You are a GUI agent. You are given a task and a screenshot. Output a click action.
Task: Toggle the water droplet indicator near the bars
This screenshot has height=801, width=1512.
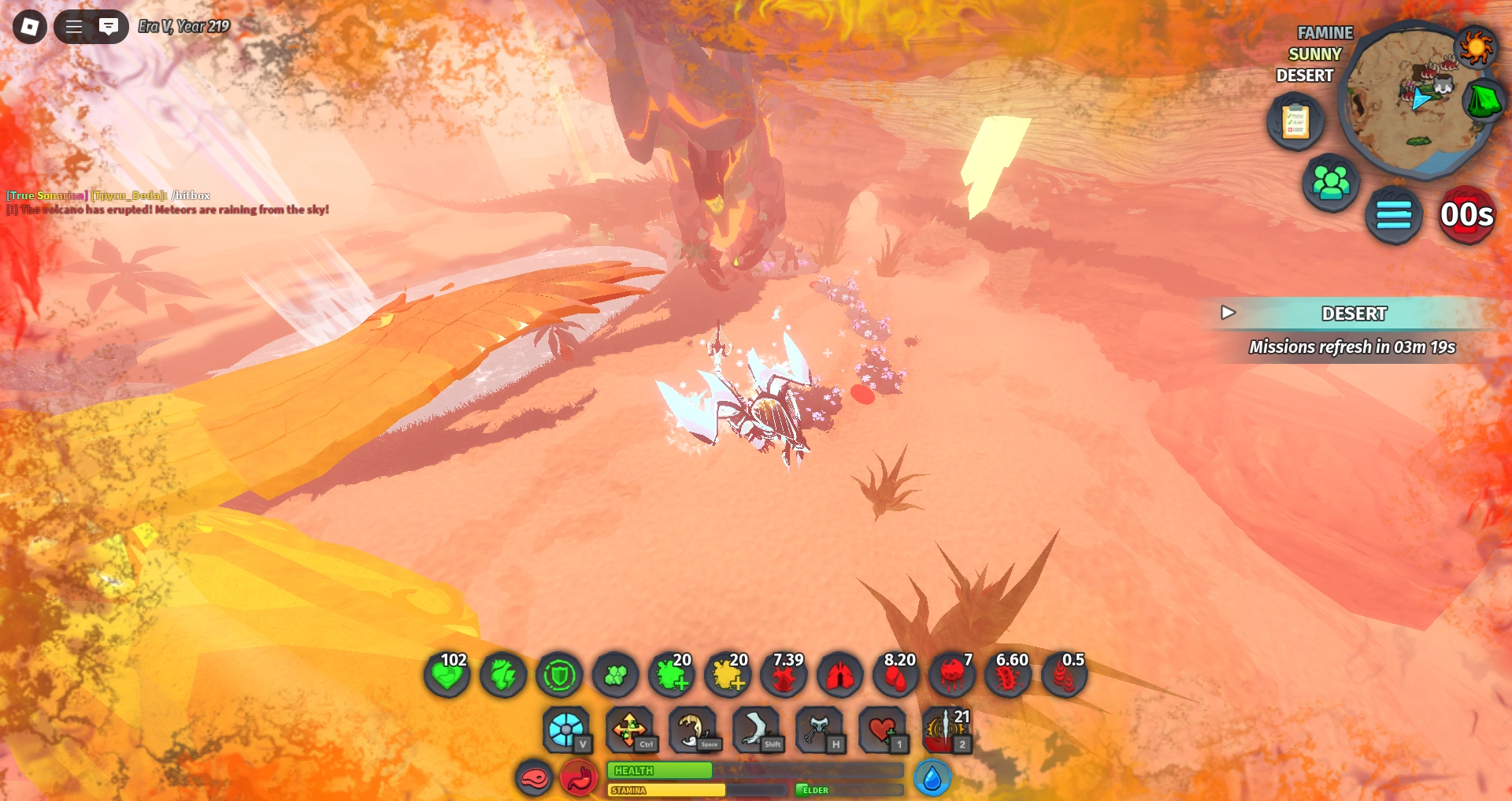tap(932, 777)
